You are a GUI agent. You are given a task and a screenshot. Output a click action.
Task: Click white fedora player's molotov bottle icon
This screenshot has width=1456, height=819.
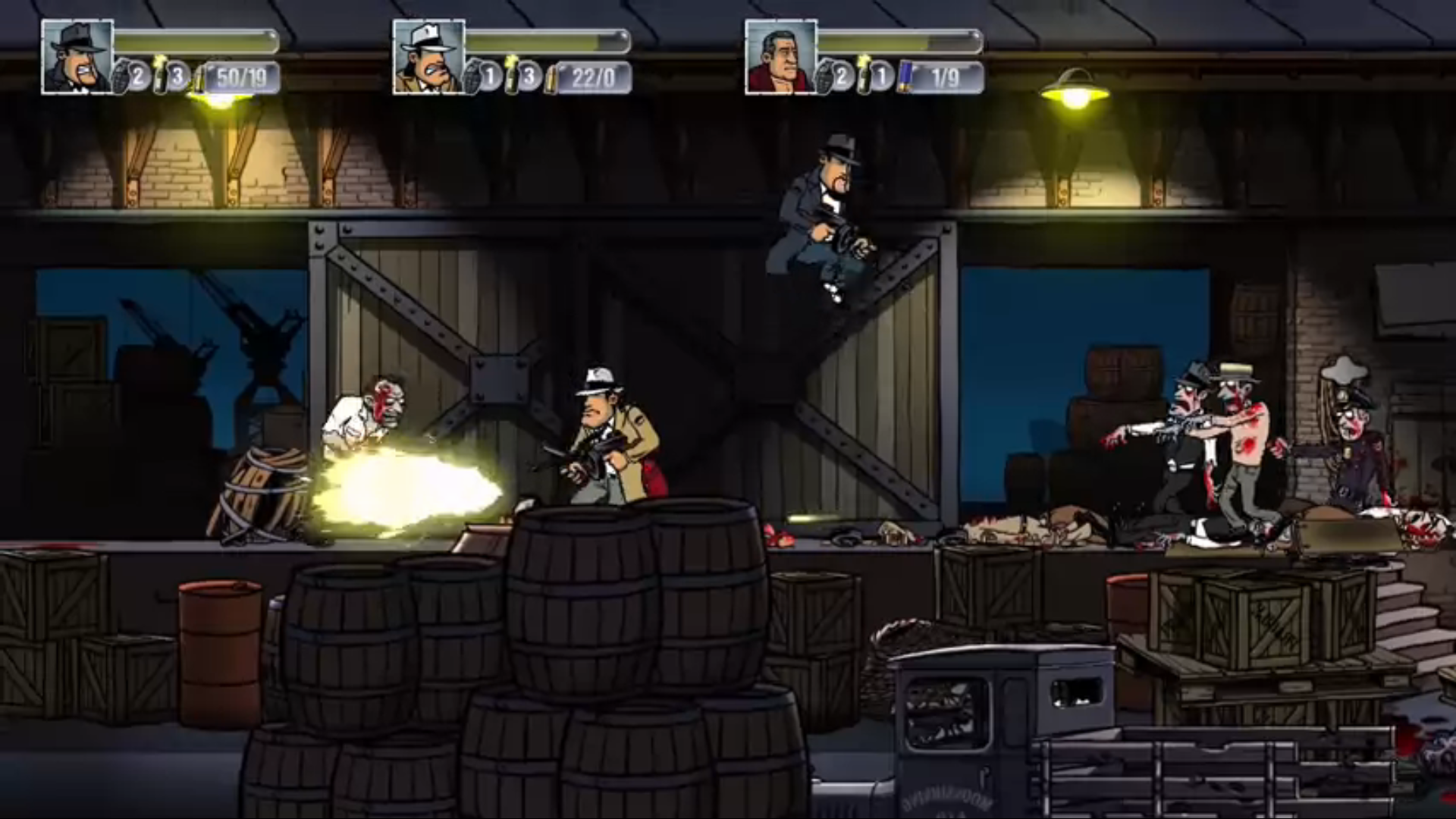tap(513, 76)
